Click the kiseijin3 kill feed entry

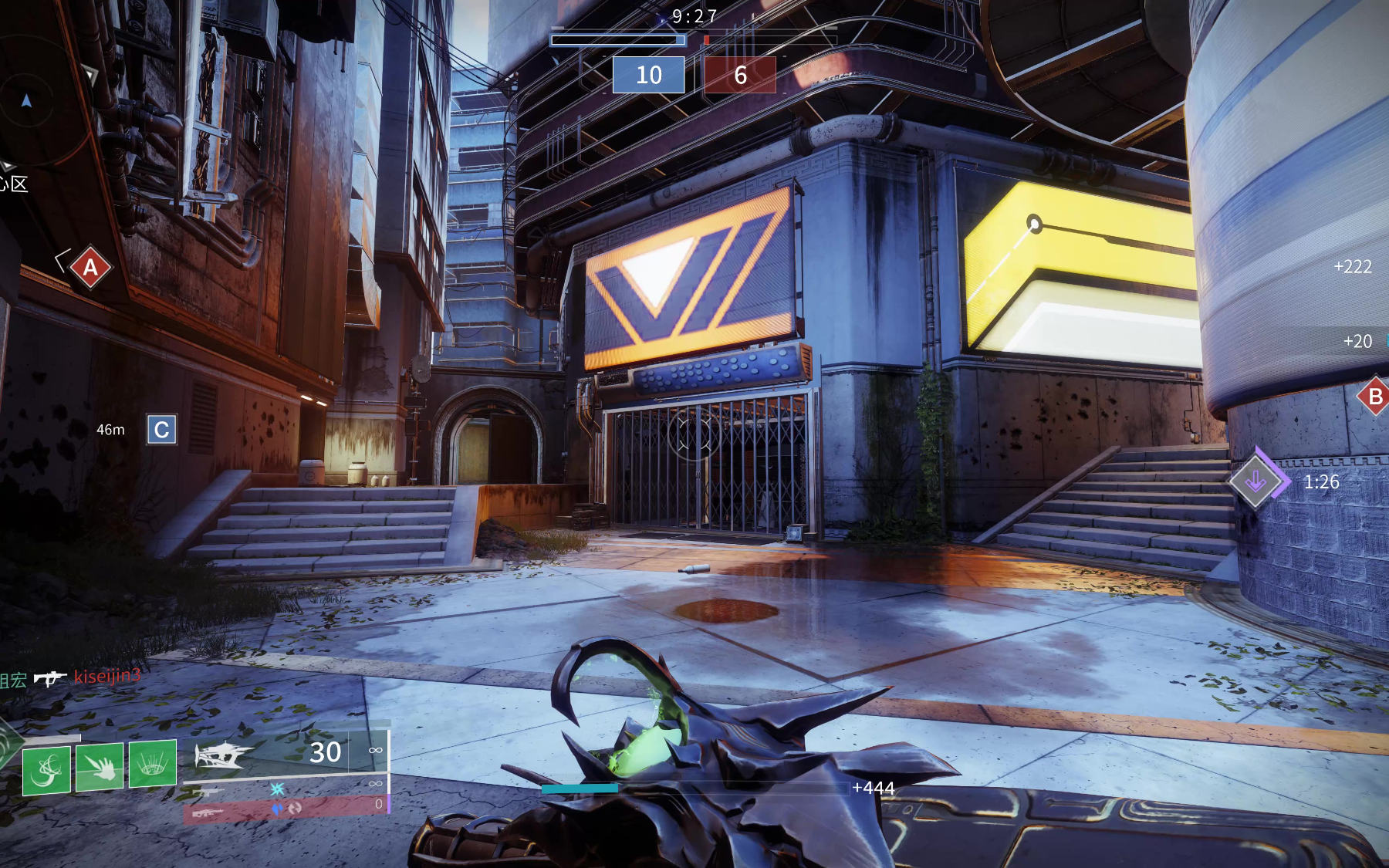click(107, 677)
